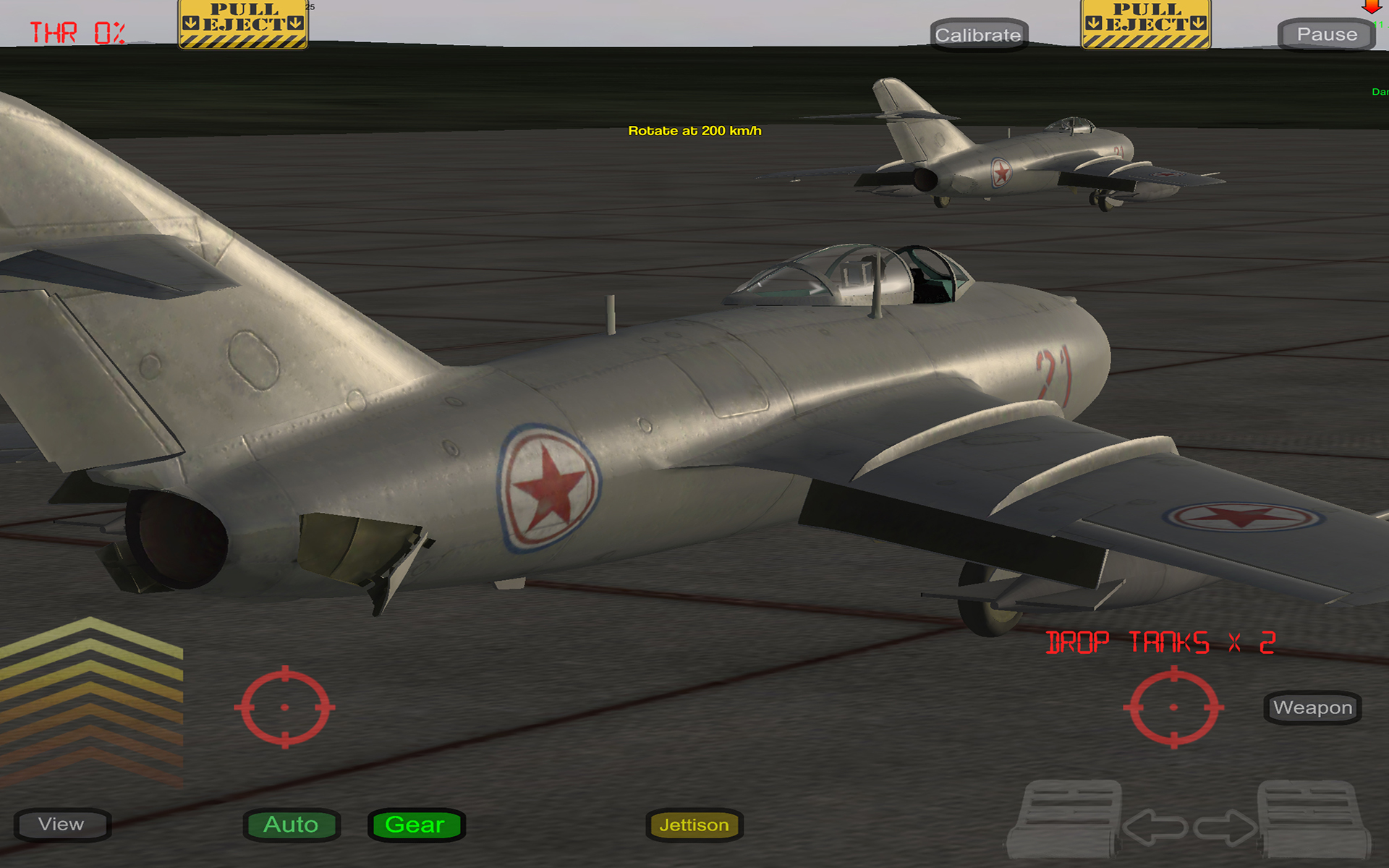The height and width of the screenshot is (868, 1389).
Task: Toggle the Auto autopilot button
Action: 291,825
